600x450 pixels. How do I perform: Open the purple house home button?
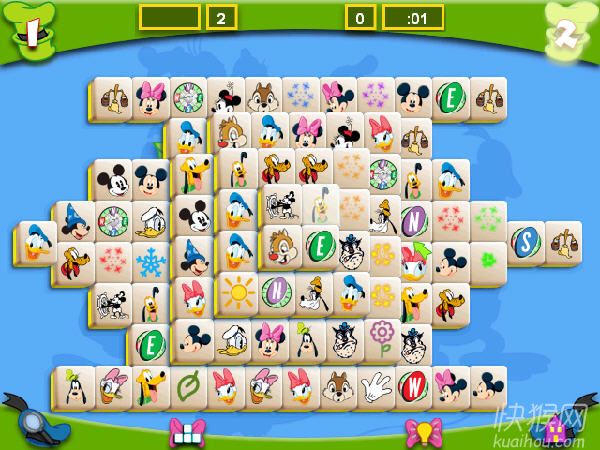coord(555,428)
